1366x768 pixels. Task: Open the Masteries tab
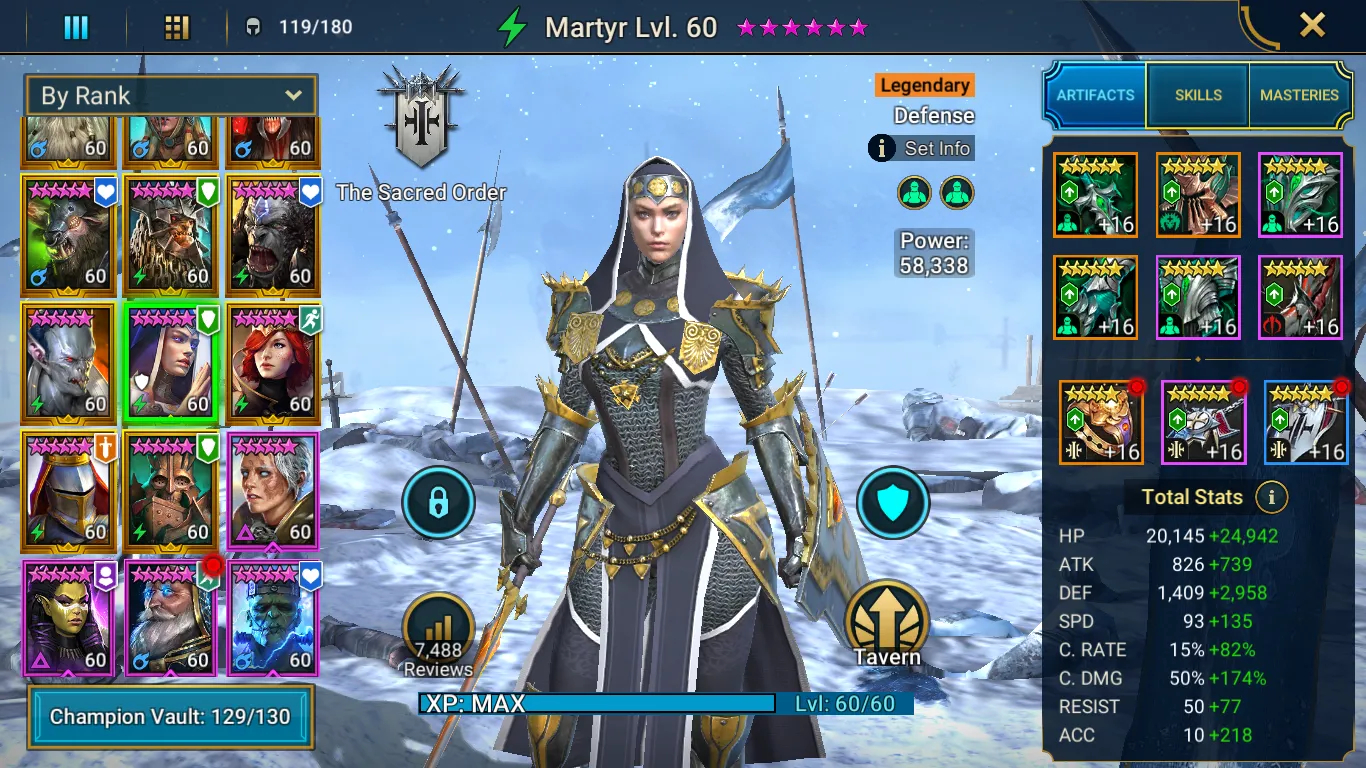1299,95
